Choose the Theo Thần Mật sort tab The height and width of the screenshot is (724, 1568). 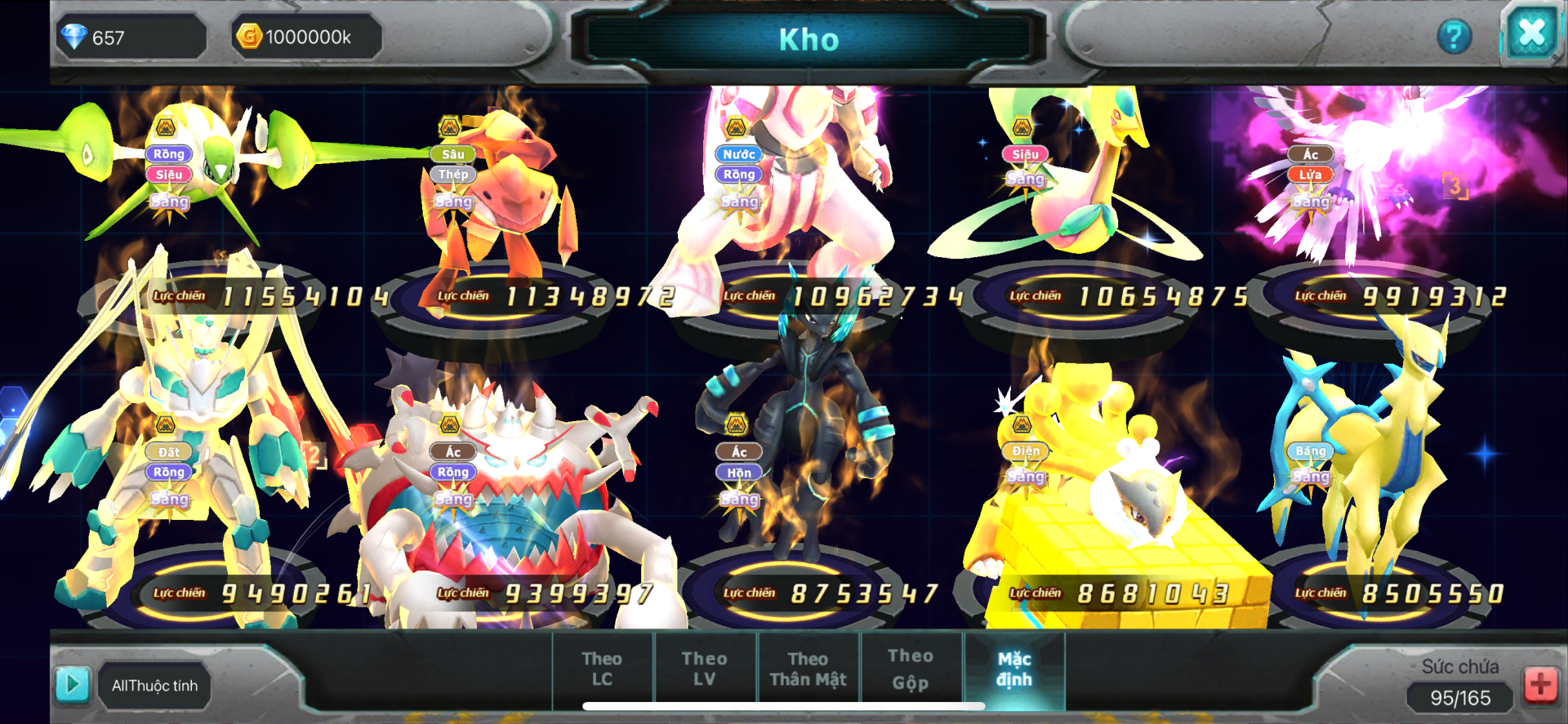point(808,668)
